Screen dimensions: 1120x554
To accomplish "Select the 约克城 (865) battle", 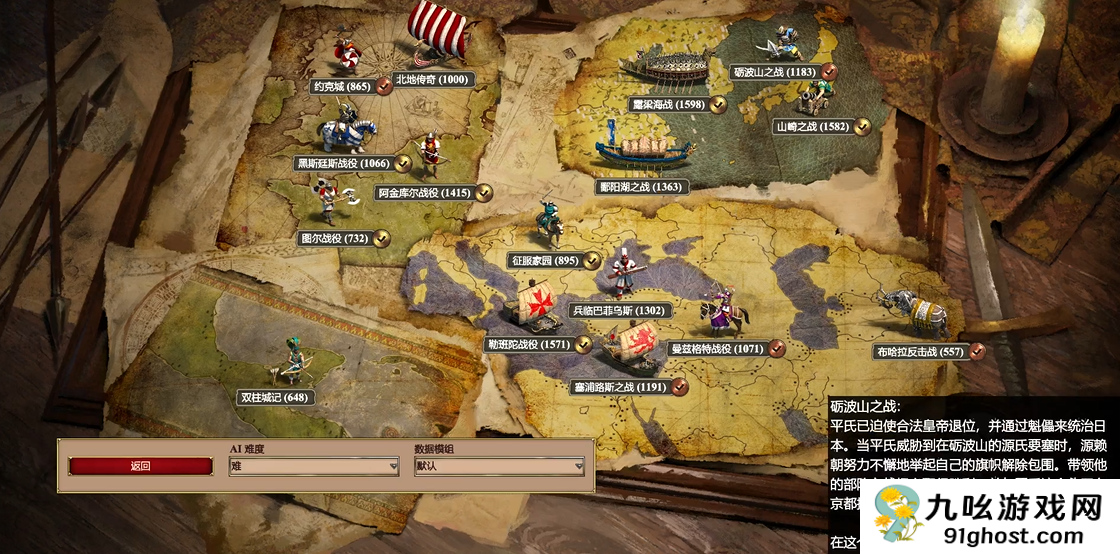I will tap(340, 87).
